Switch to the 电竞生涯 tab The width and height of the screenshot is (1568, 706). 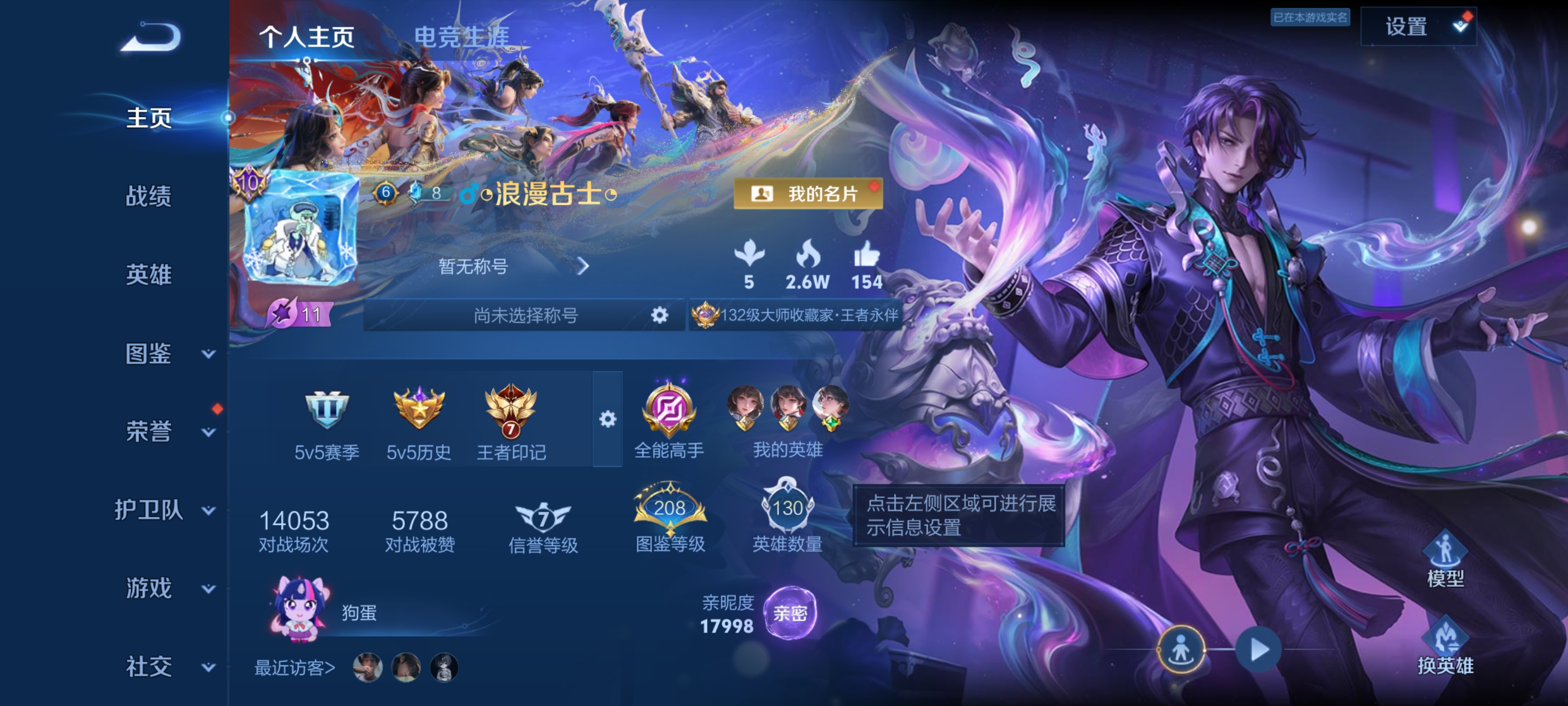(461, 35)
